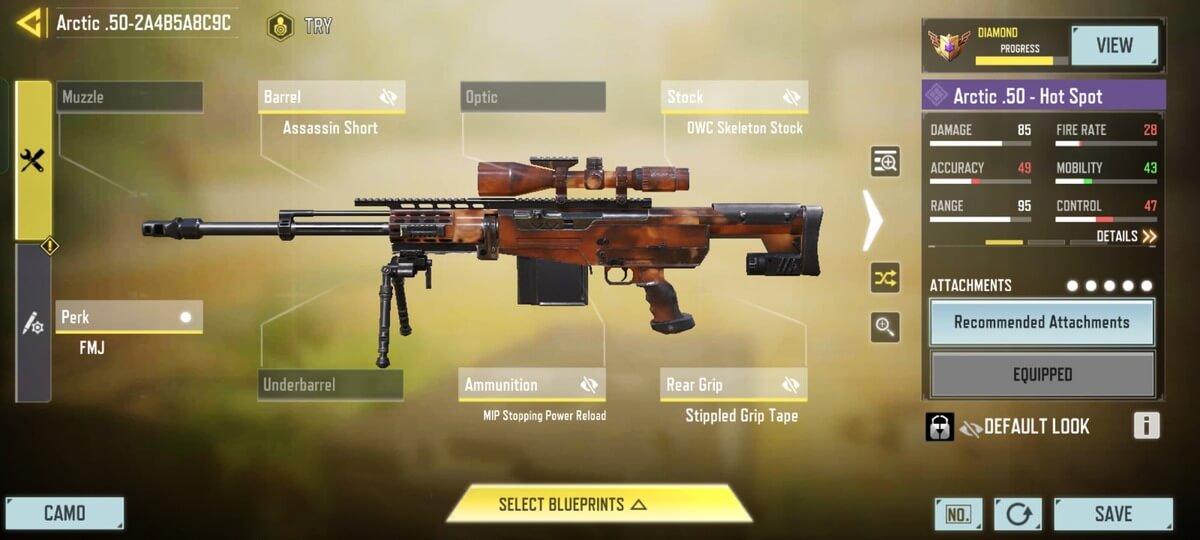Expand the weapon stats DETAILS
Screen dimensions: 1200x540
click(1126, 237)
